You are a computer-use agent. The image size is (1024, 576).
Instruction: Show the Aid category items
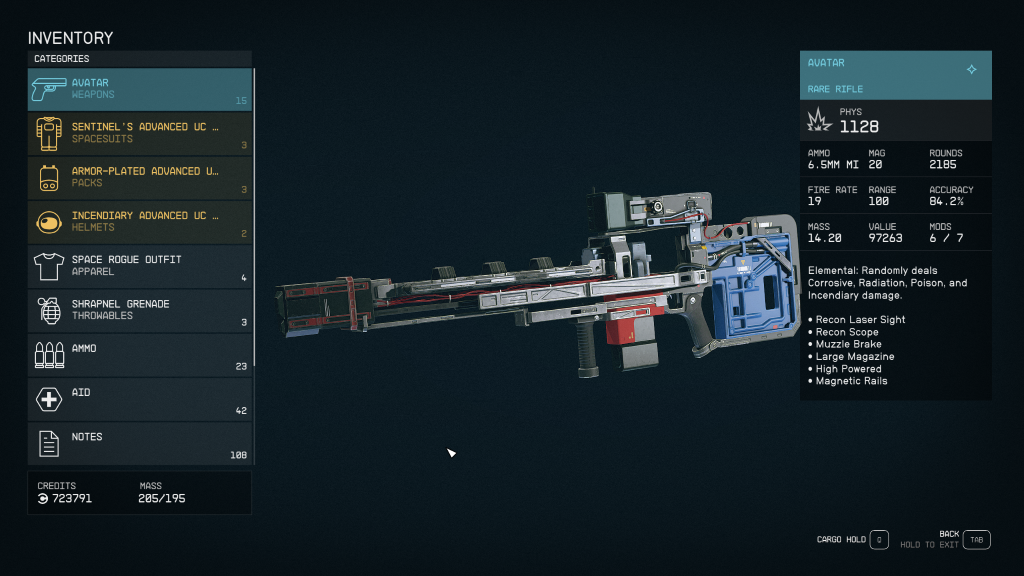140,398
